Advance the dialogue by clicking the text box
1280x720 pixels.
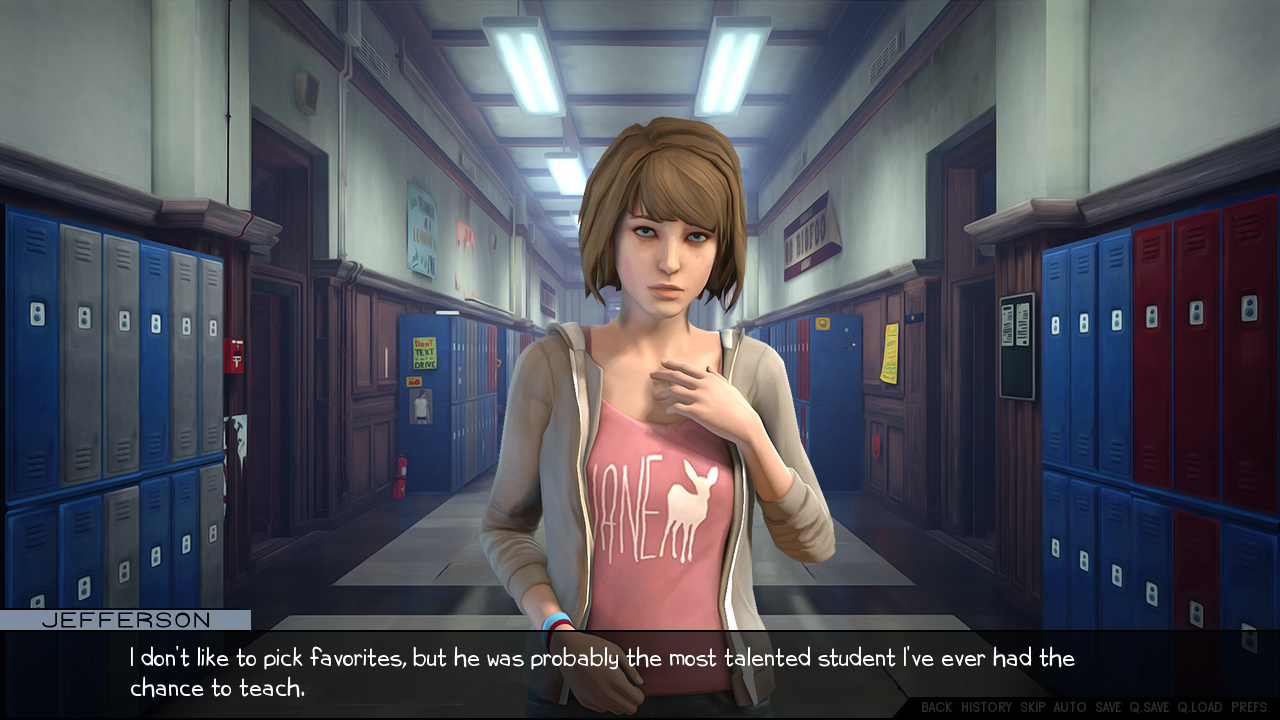(x=600, y=672)
